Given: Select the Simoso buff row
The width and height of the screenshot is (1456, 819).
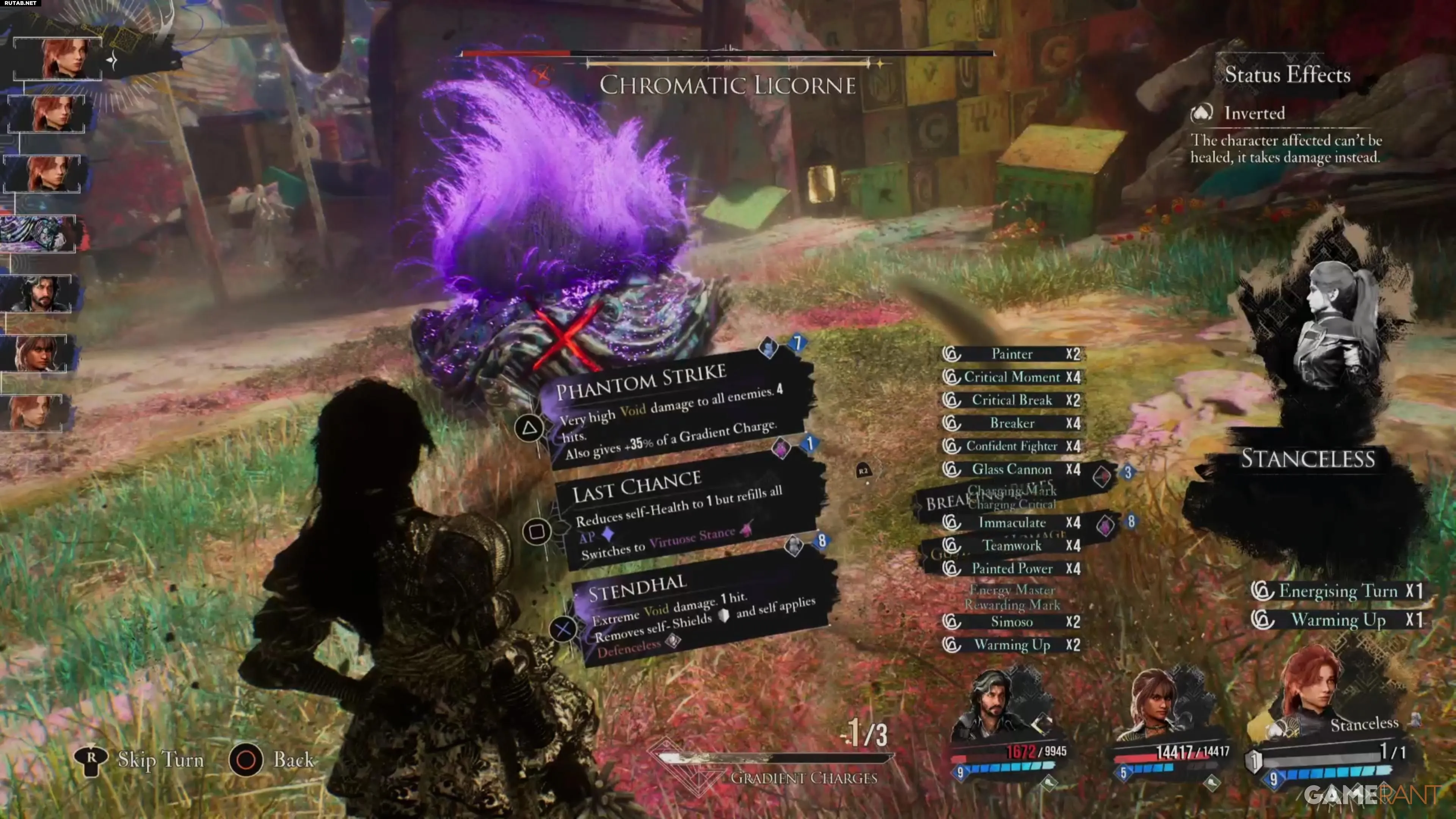Looking at the screenshot, I should click(1011, 622).
